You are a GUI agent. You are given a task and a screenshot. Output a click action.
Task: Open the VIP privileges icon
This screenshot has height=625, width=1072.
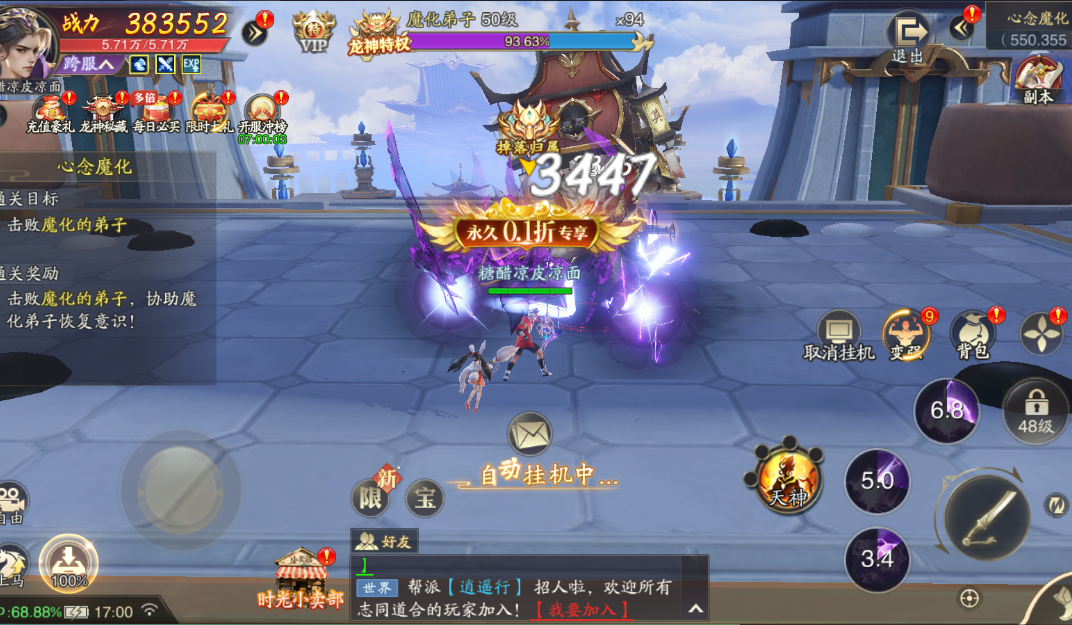[x=314, y=31]
